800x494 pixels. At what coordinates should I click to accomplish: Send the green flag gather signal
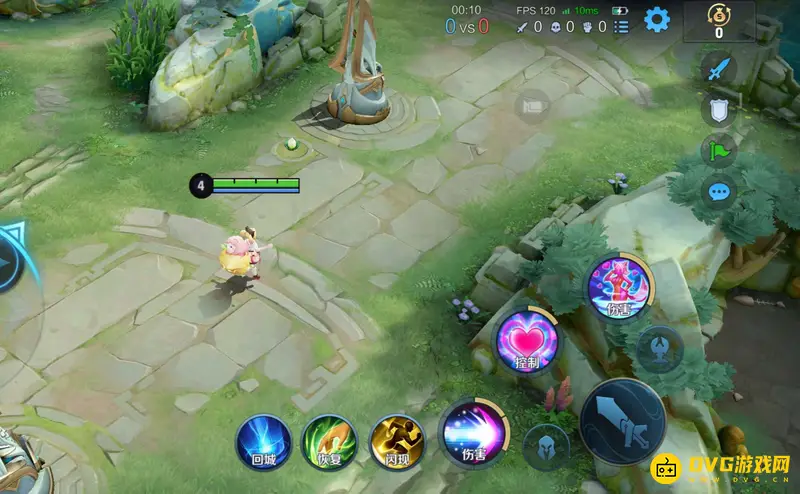[718, 151]
